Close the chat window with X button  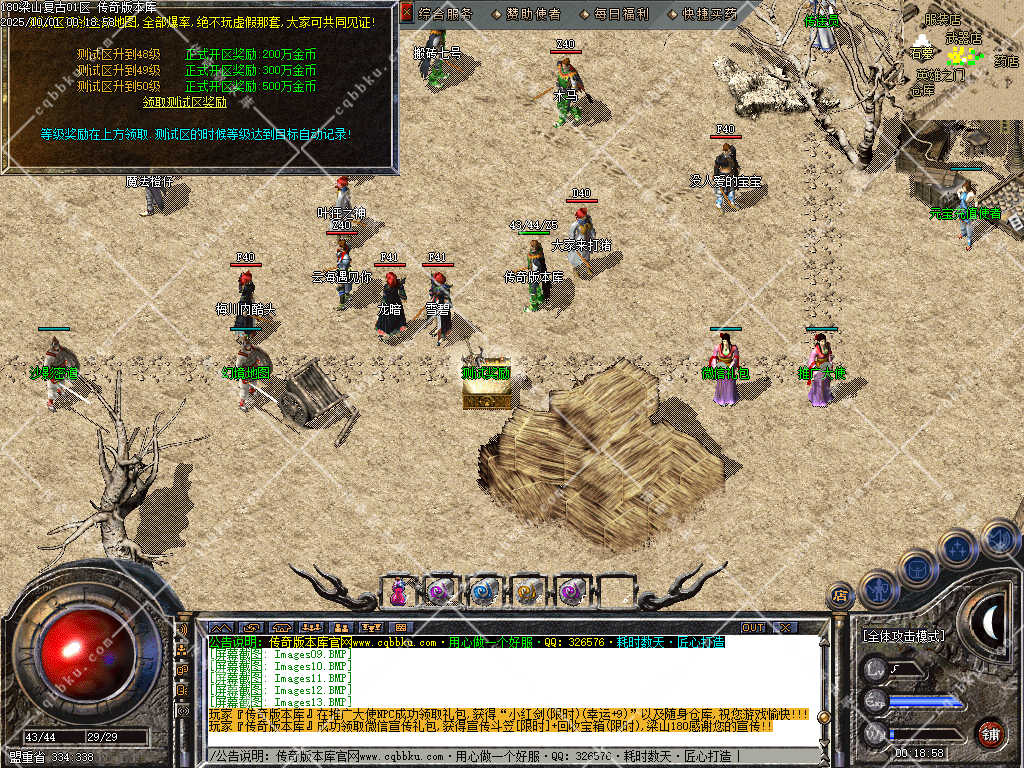click(x=785, y=627)
